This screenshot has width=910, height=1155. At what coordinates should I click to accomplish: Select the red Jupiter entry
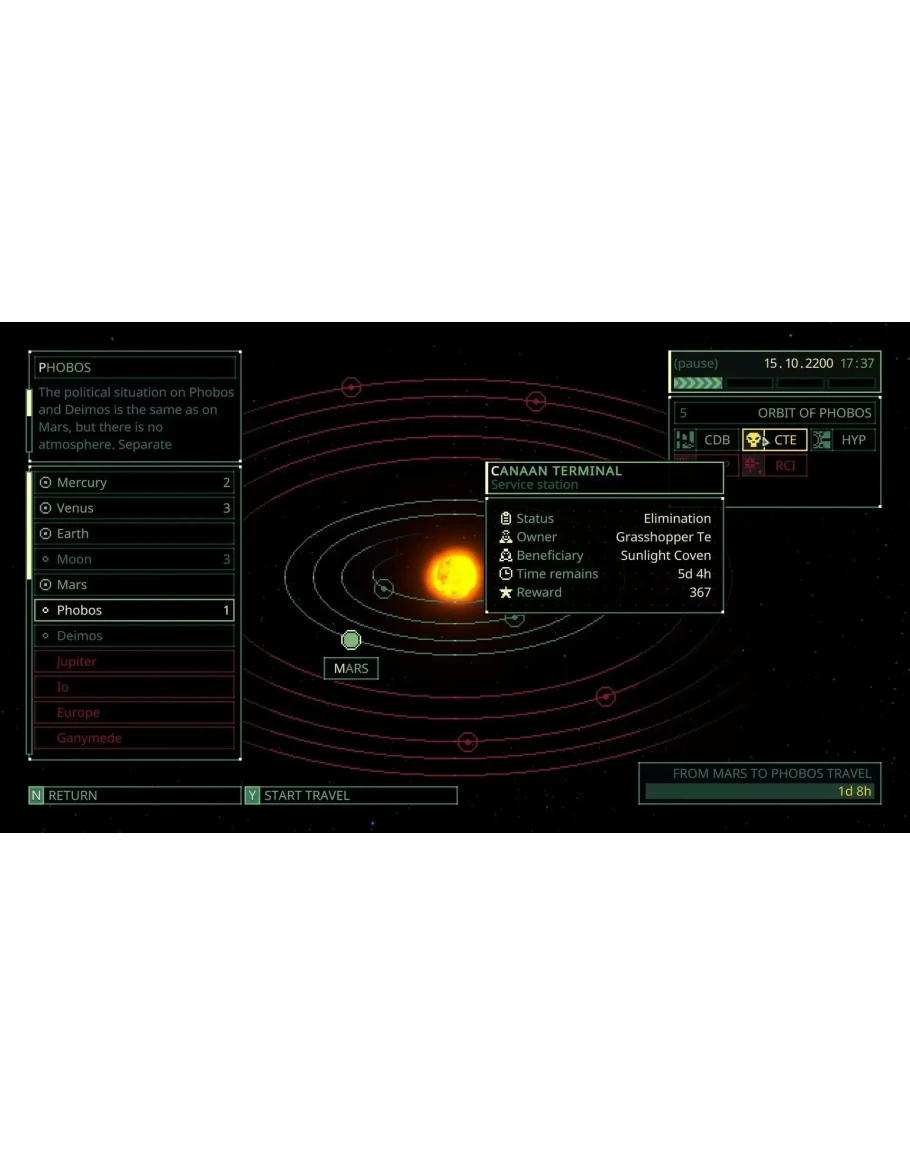(x=134, y=662)
